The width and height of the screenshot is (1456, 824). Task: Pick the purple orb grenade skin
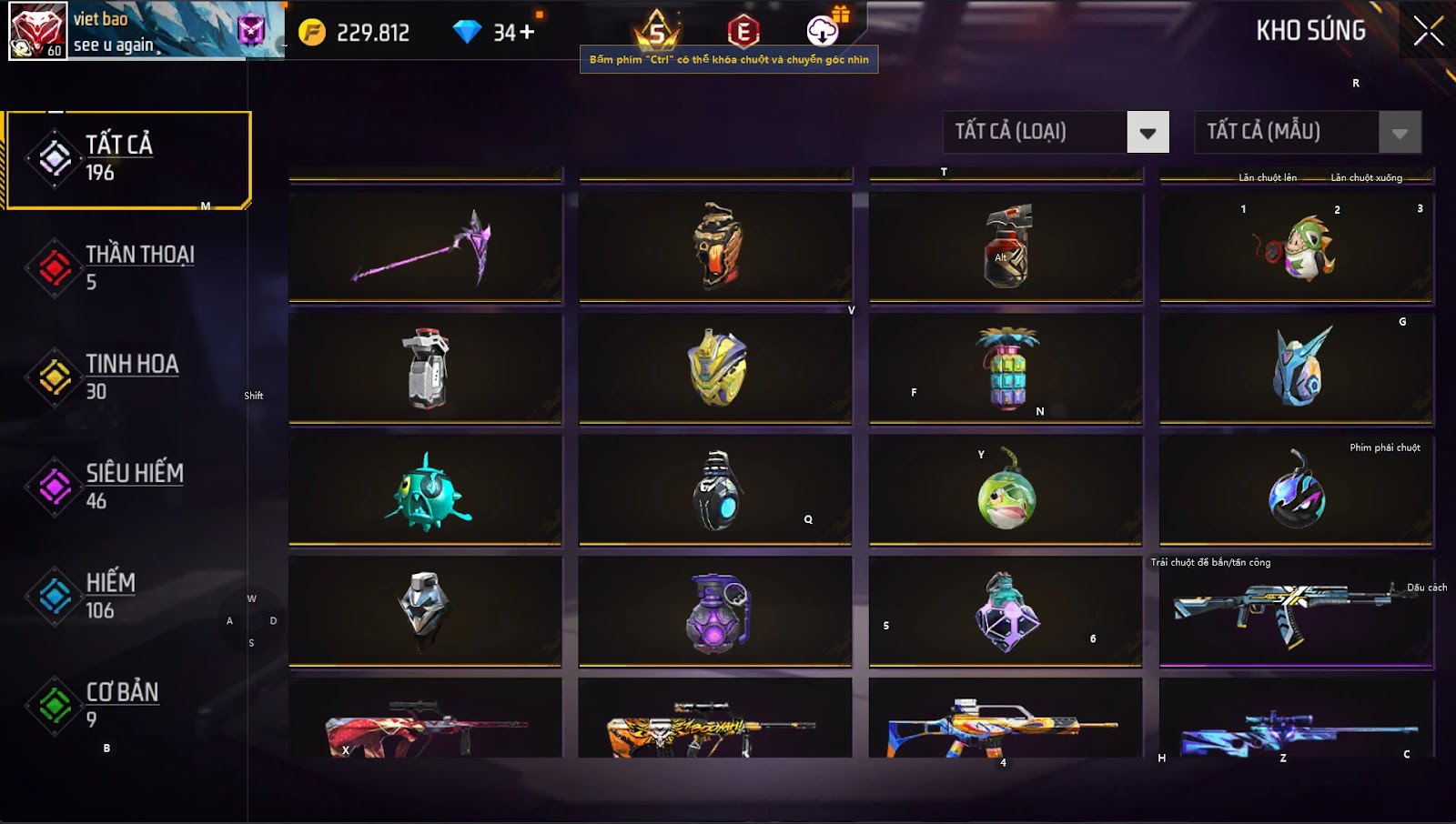coord(716,613)
